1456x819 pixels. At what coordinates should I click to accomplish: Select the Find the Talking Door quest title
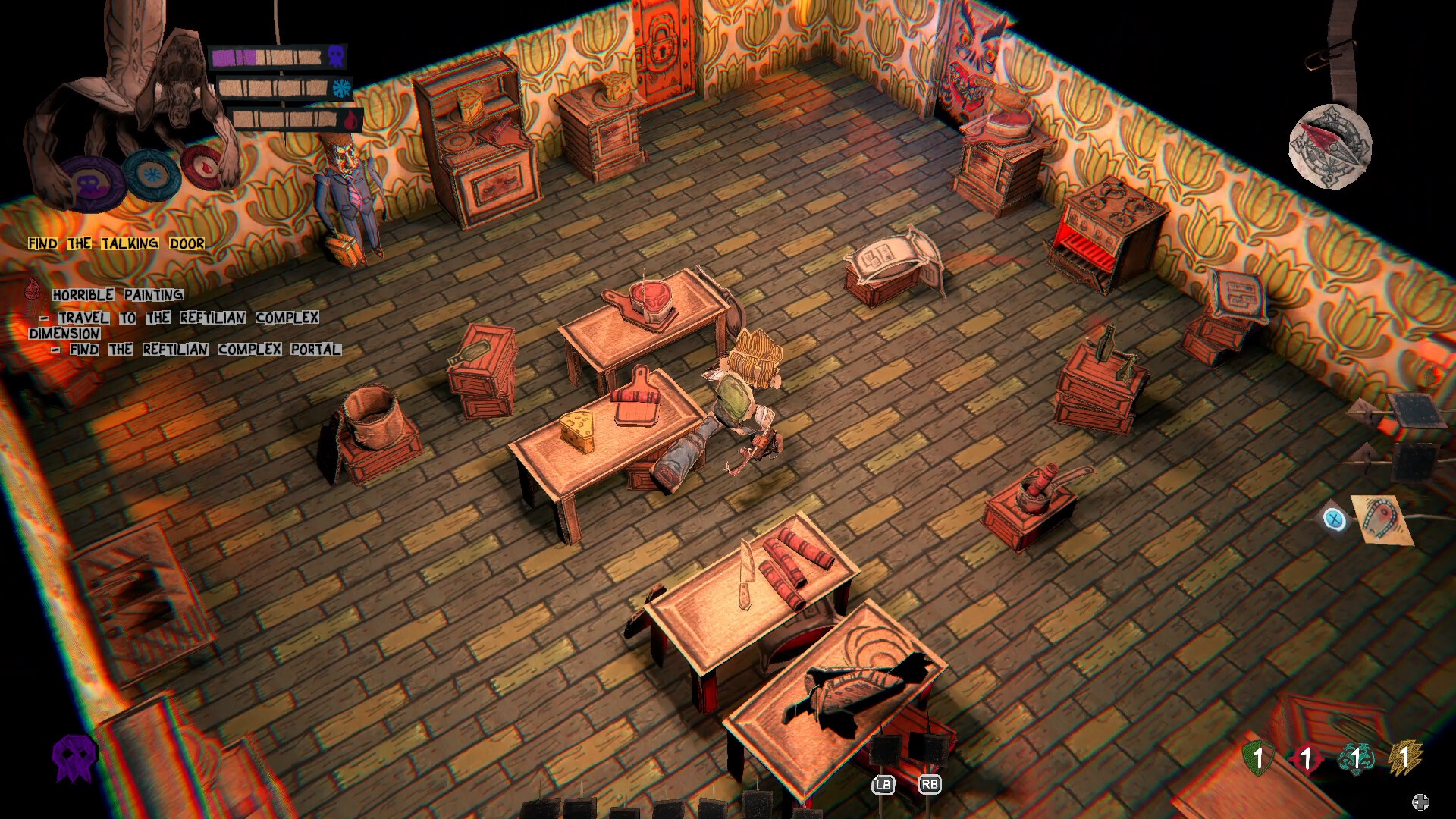[x=115, y=244]
